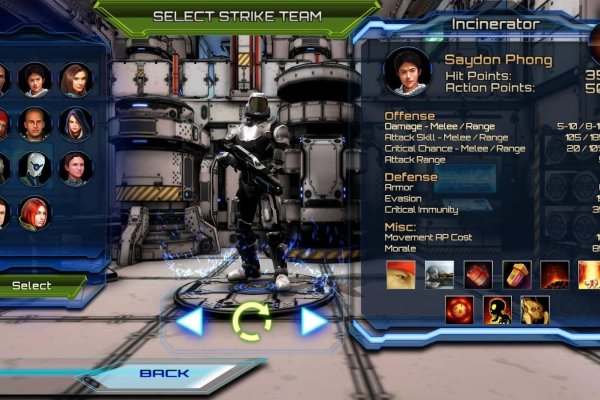Image resolution: width=600 pixels, height=400 pixels.
Task: Choose the red-haired woman portrait
Action: [35, 212]
